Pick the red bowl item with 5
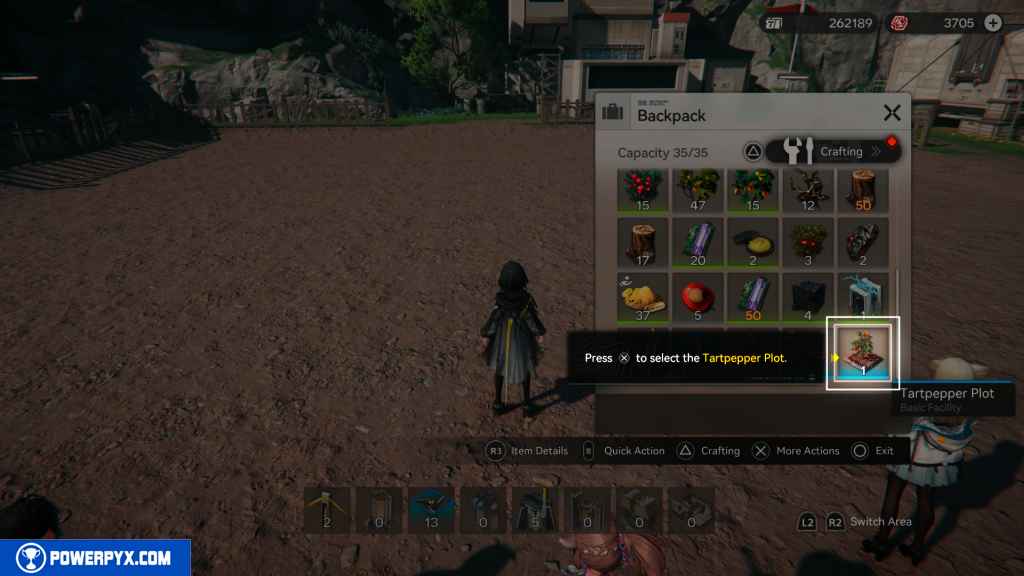This screenshot has width=1024, height=576. pos(698,298)
